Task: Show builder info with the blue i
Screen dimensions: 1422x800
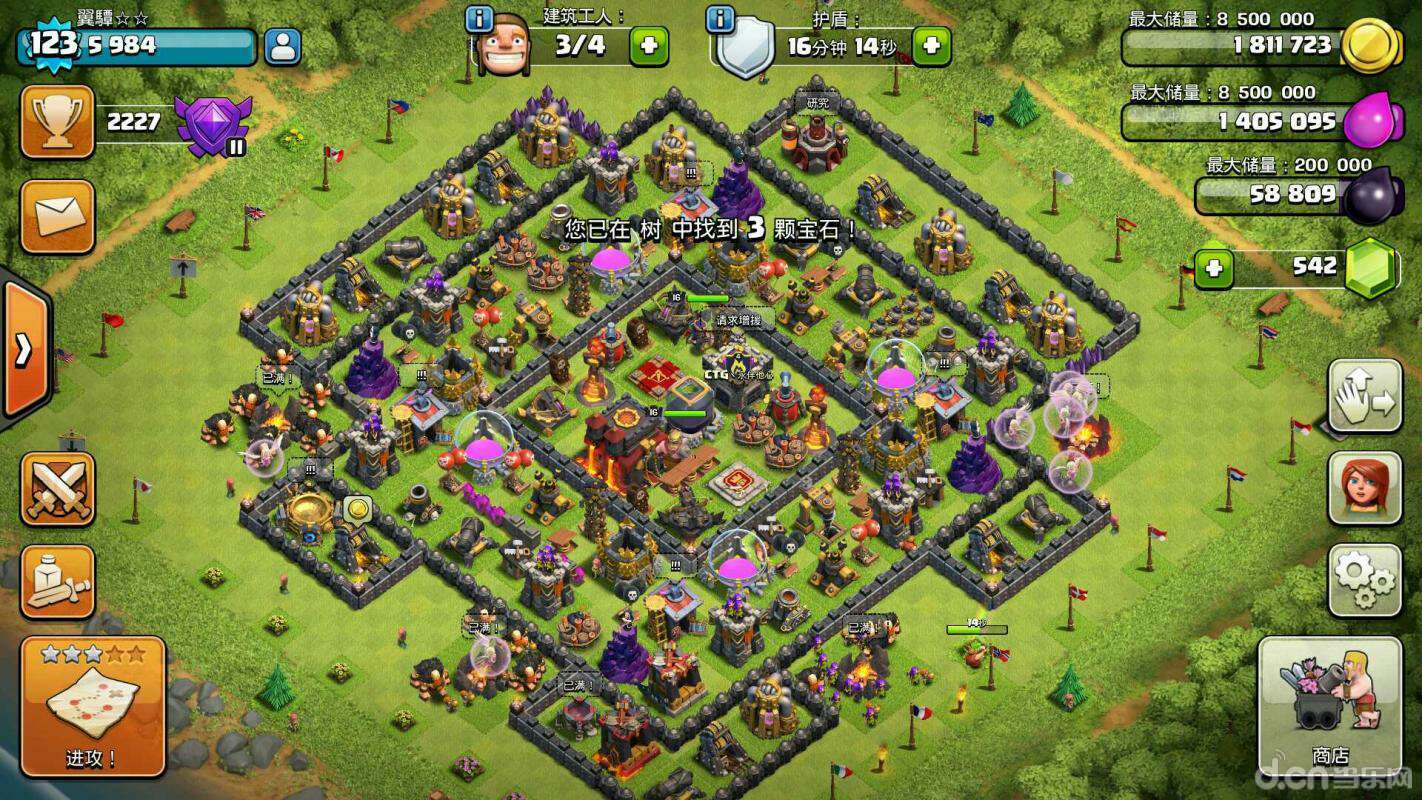Action: pyautogui.click(x=480, y=19)
